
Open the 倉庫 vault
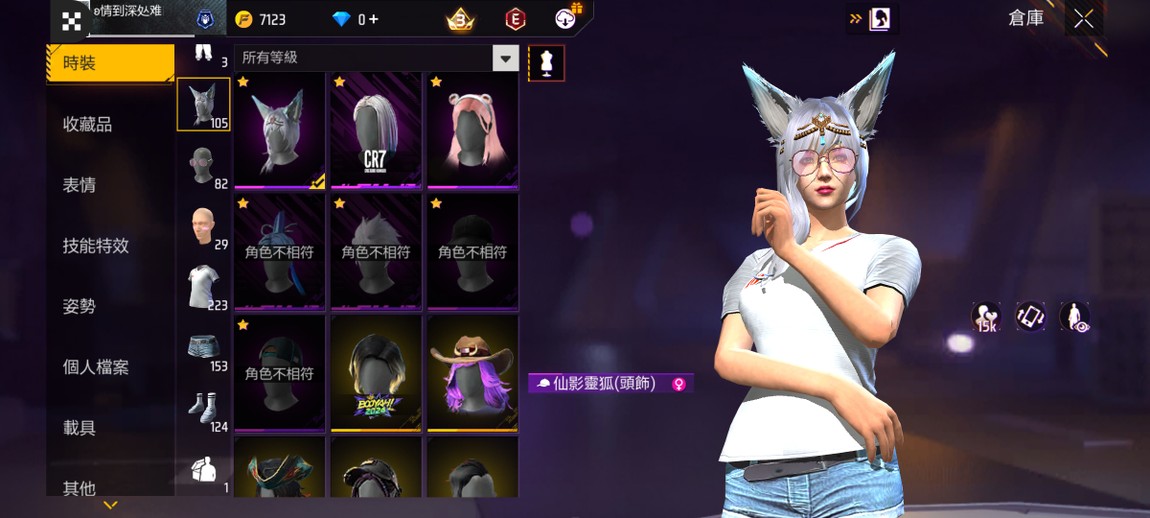(x=1025, y=18)
